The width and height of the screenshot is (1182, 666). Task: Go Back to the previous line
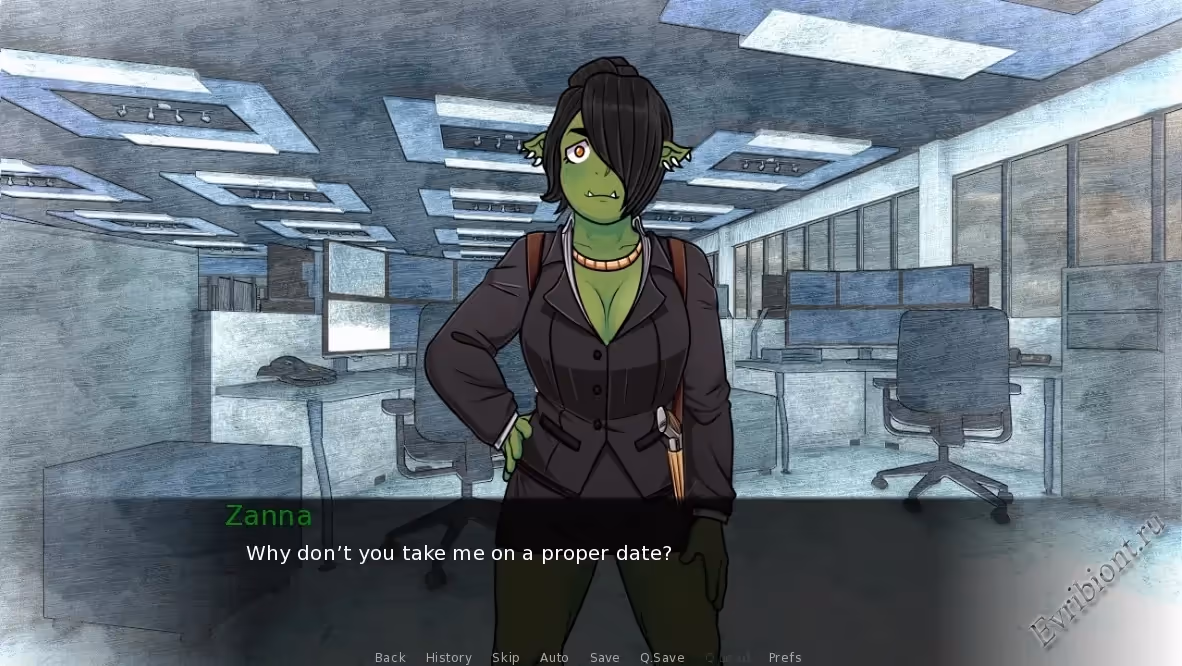[x=390, y=657]
